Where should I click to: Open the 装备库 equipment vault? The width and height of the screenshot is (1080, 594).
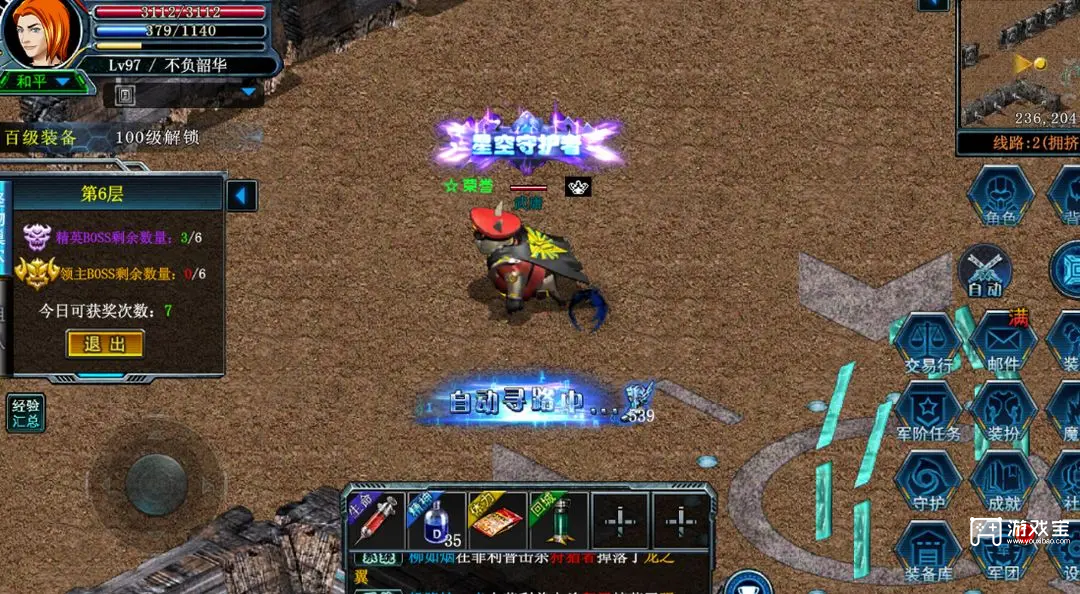(928, 553)
